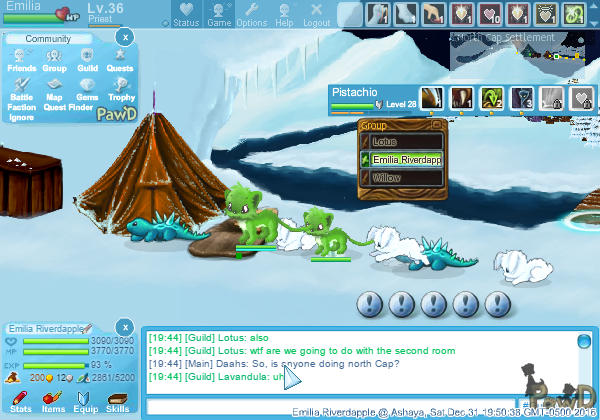Open the Game menu

tap(219, 14)
